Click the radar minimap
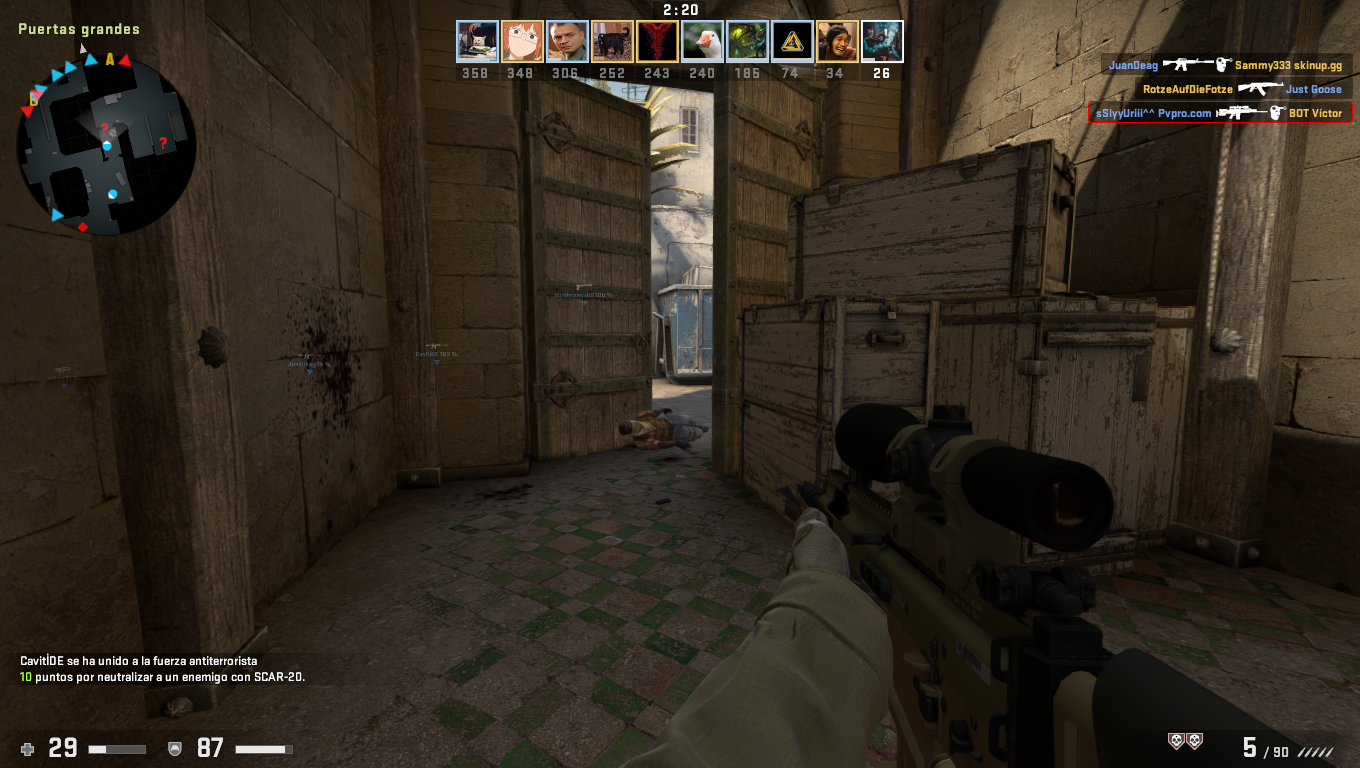This screenshot has width=1360, height=768. coord(106,144)
